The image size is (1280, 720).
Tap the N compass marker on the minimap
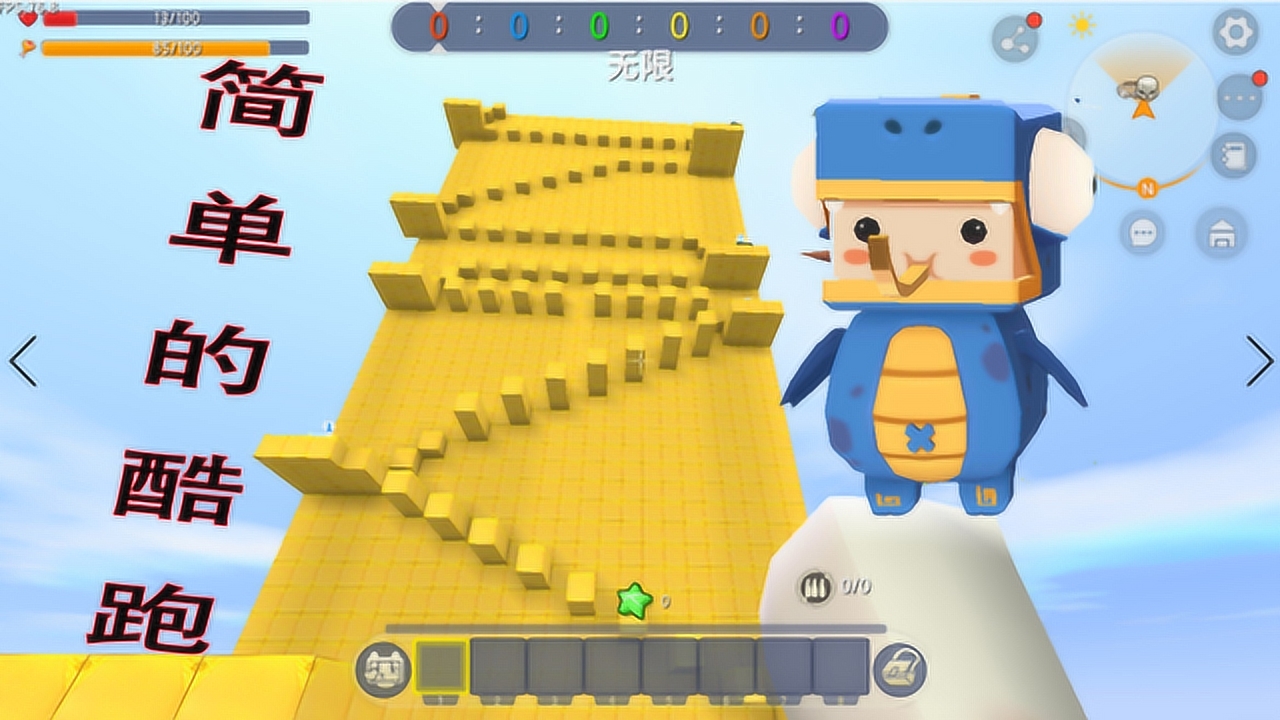click(1148, 187)
